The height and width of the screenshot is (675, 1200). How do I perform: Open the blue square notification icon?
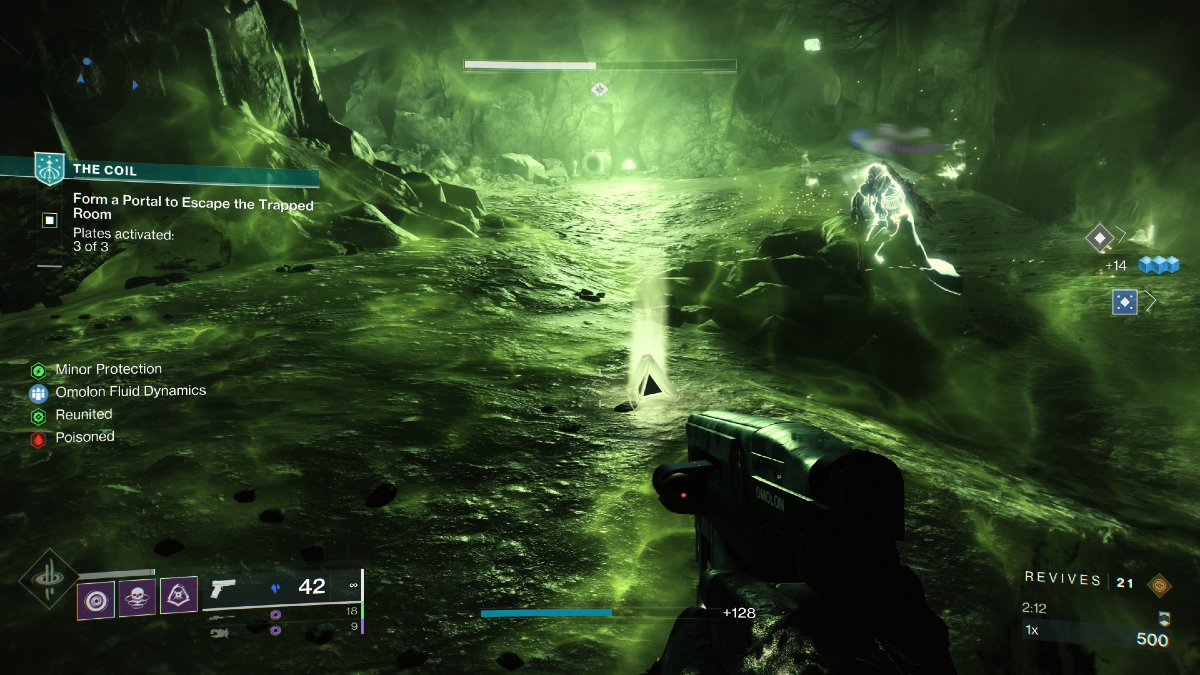pos(1125,301)
